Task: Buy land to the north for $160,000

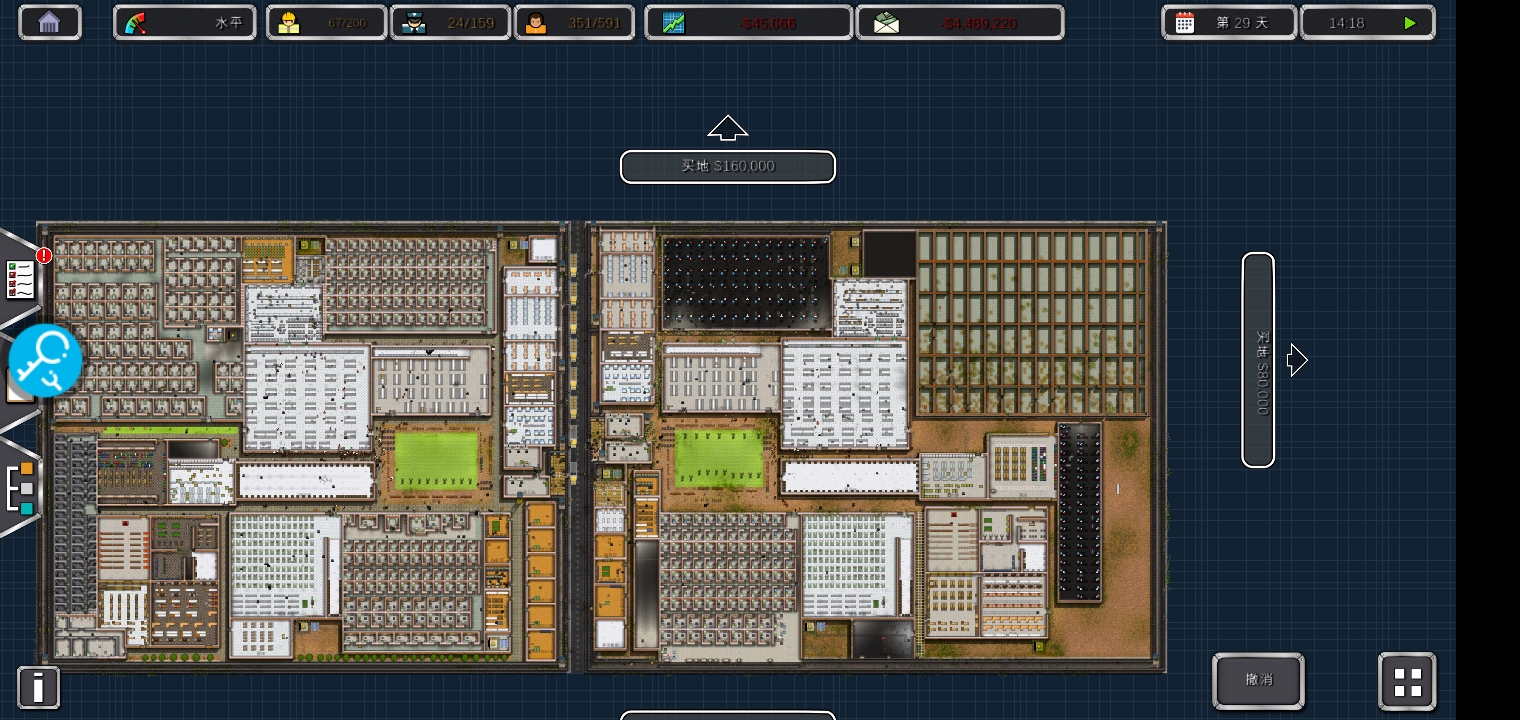Action: pos(728,166)
